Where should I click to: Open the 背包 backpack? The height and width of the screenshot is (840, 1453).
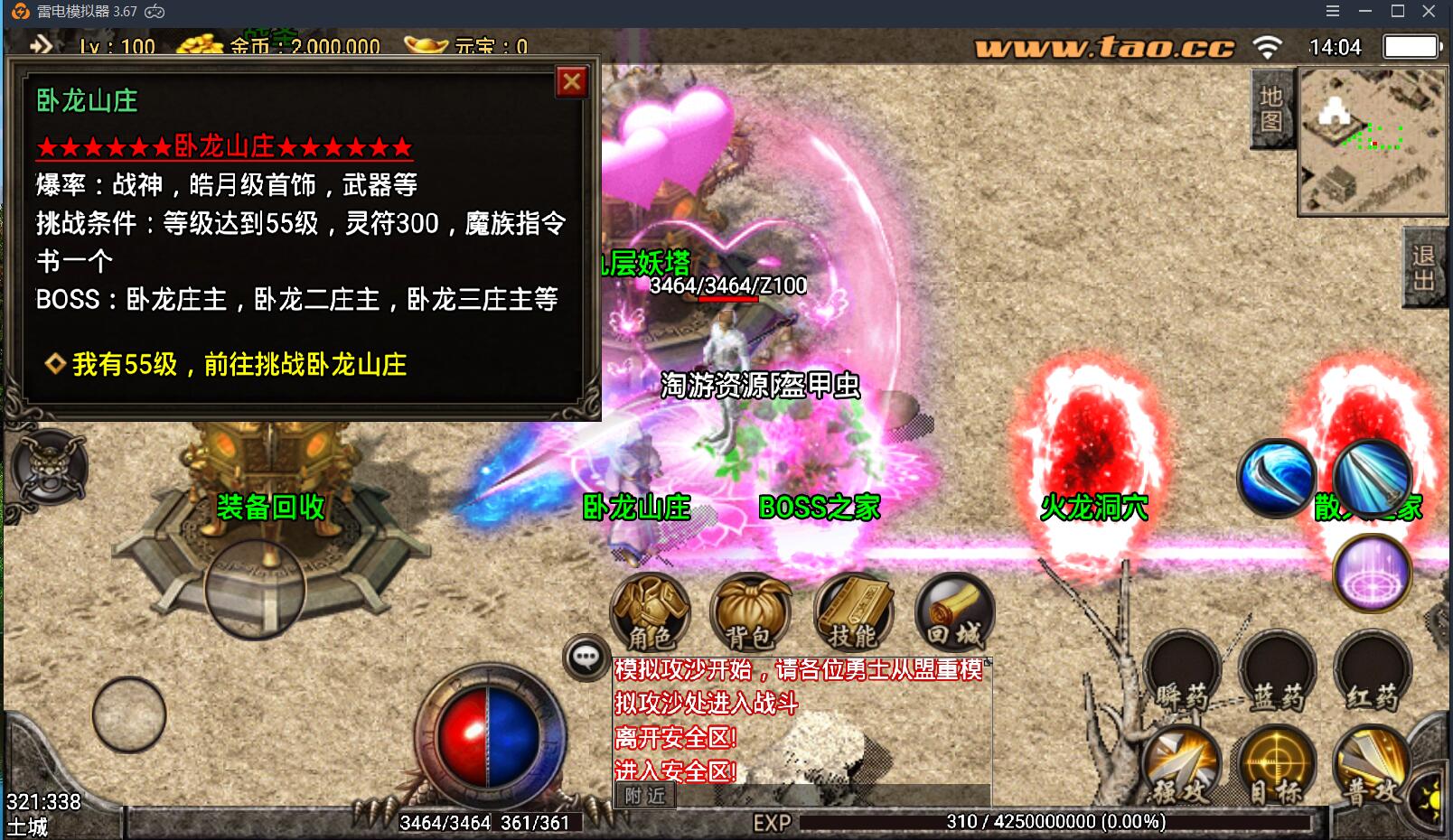pos(750,612)
